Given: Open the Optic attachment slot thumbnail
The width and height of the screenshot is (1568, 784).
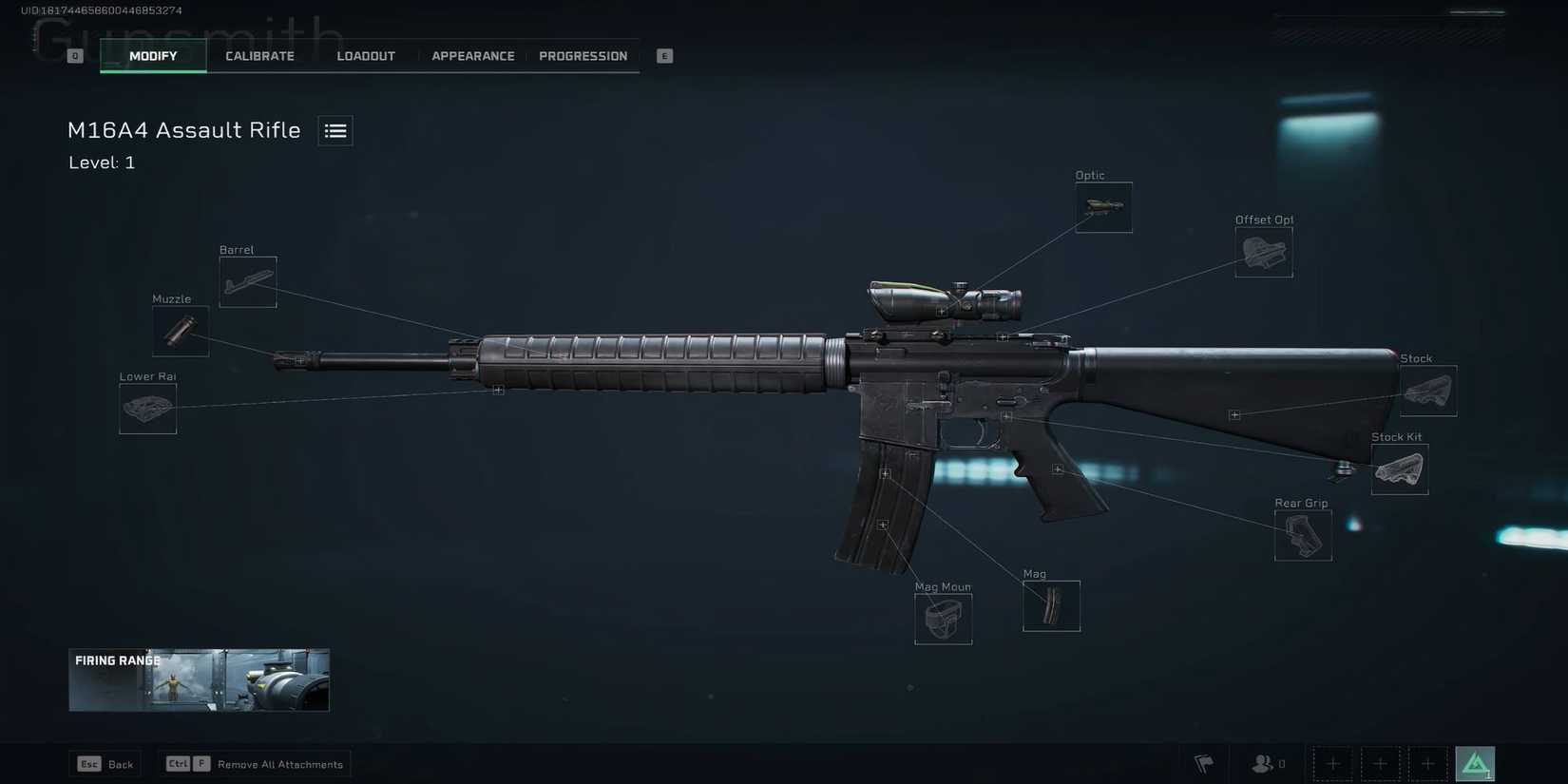Looking at the screenshot, I should pos(1102,205).
